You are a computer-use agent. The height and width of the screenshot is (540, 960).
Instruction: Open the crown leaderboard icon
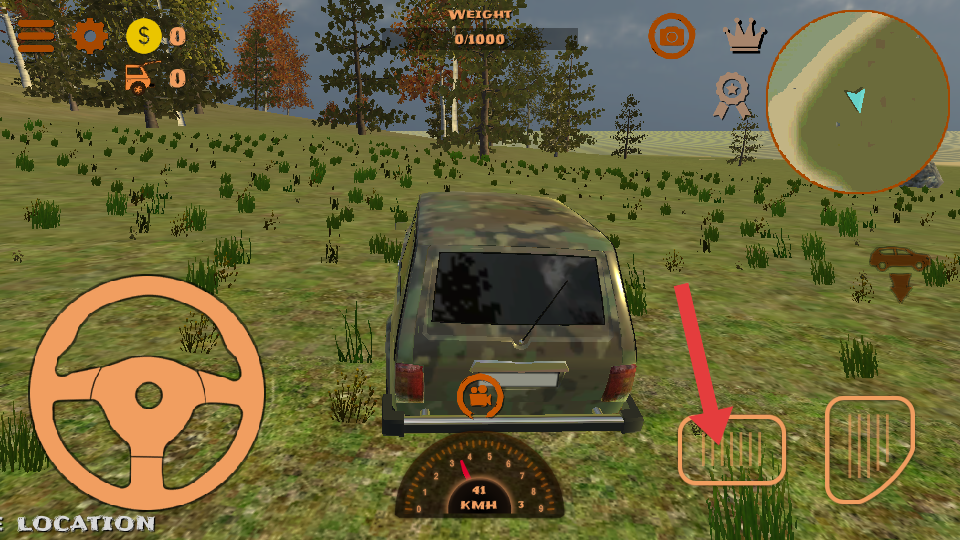click(x=745, y=37)
